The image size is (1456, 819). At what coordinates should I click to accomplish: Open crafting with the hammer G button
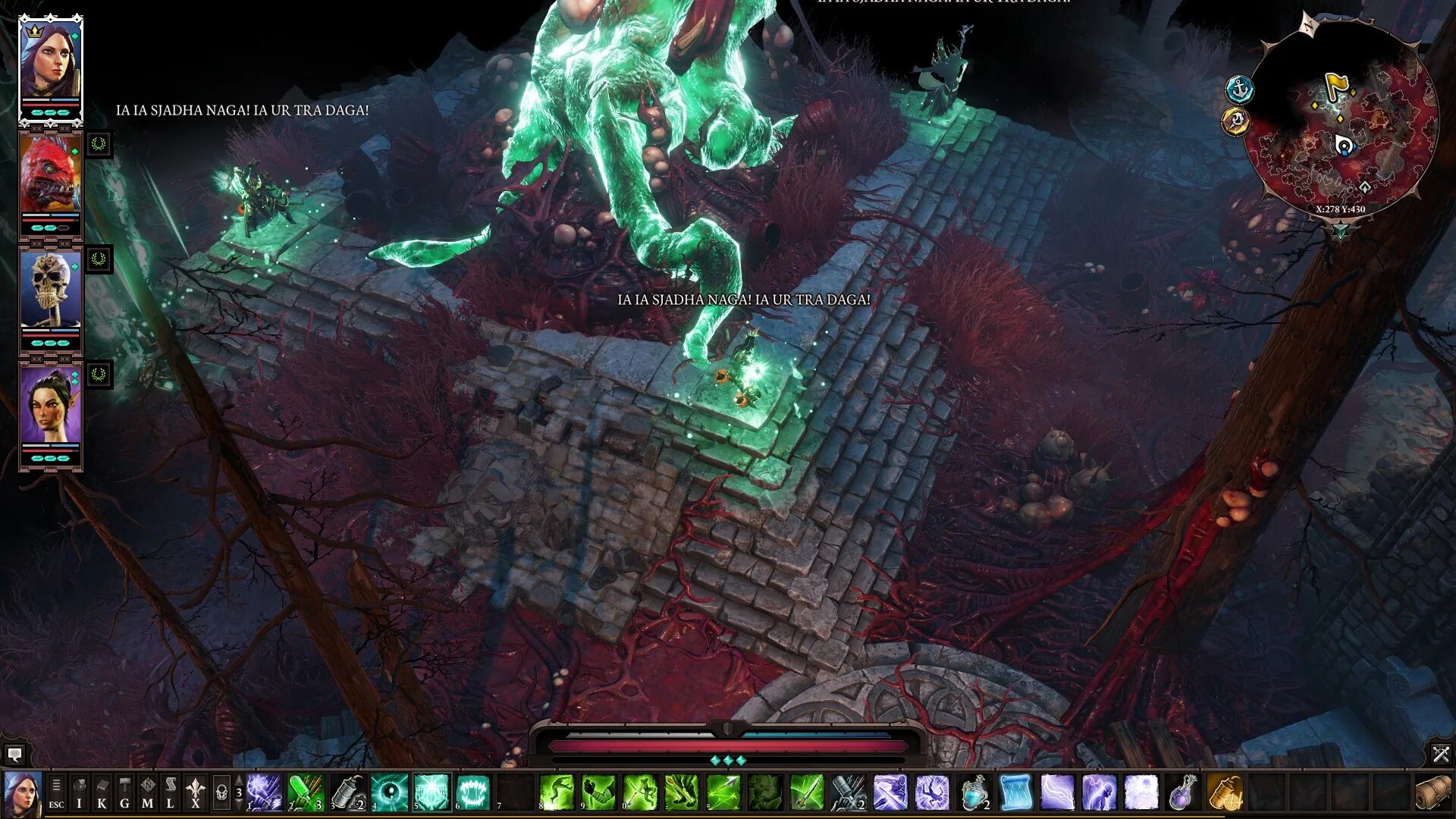point(124,793)
